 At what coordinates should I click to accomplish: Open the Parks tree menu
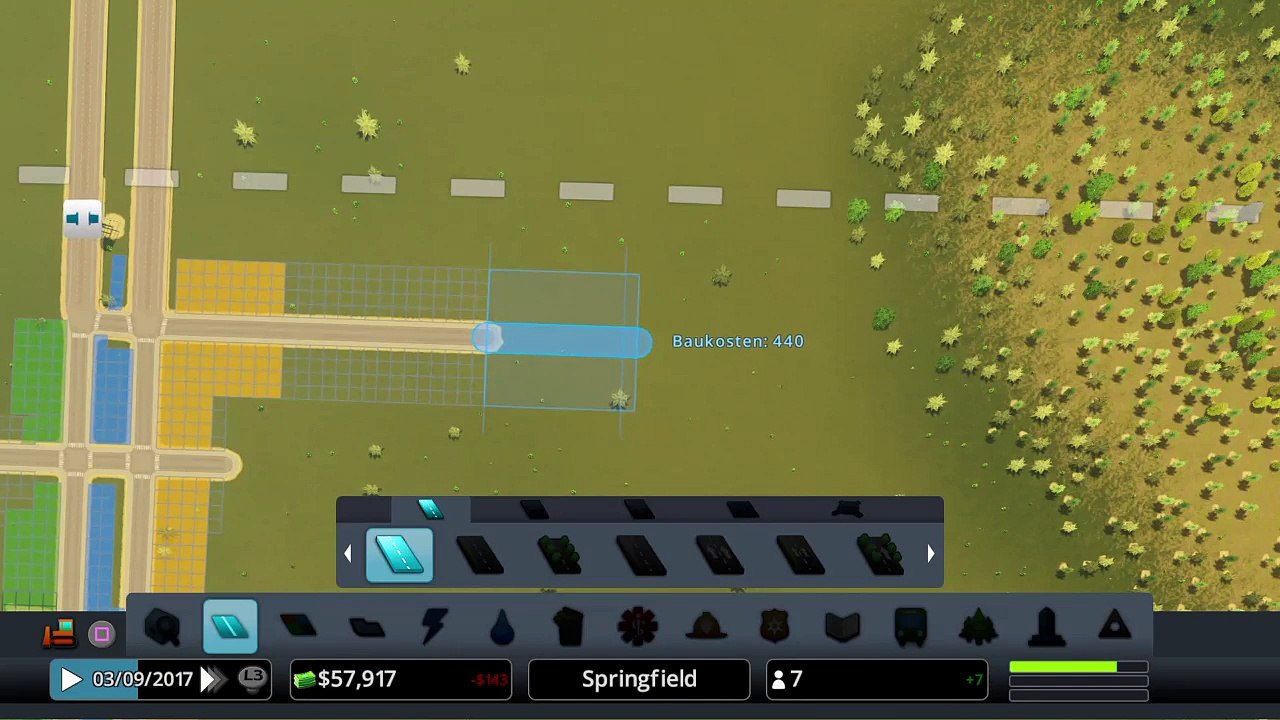pos(978,627)
